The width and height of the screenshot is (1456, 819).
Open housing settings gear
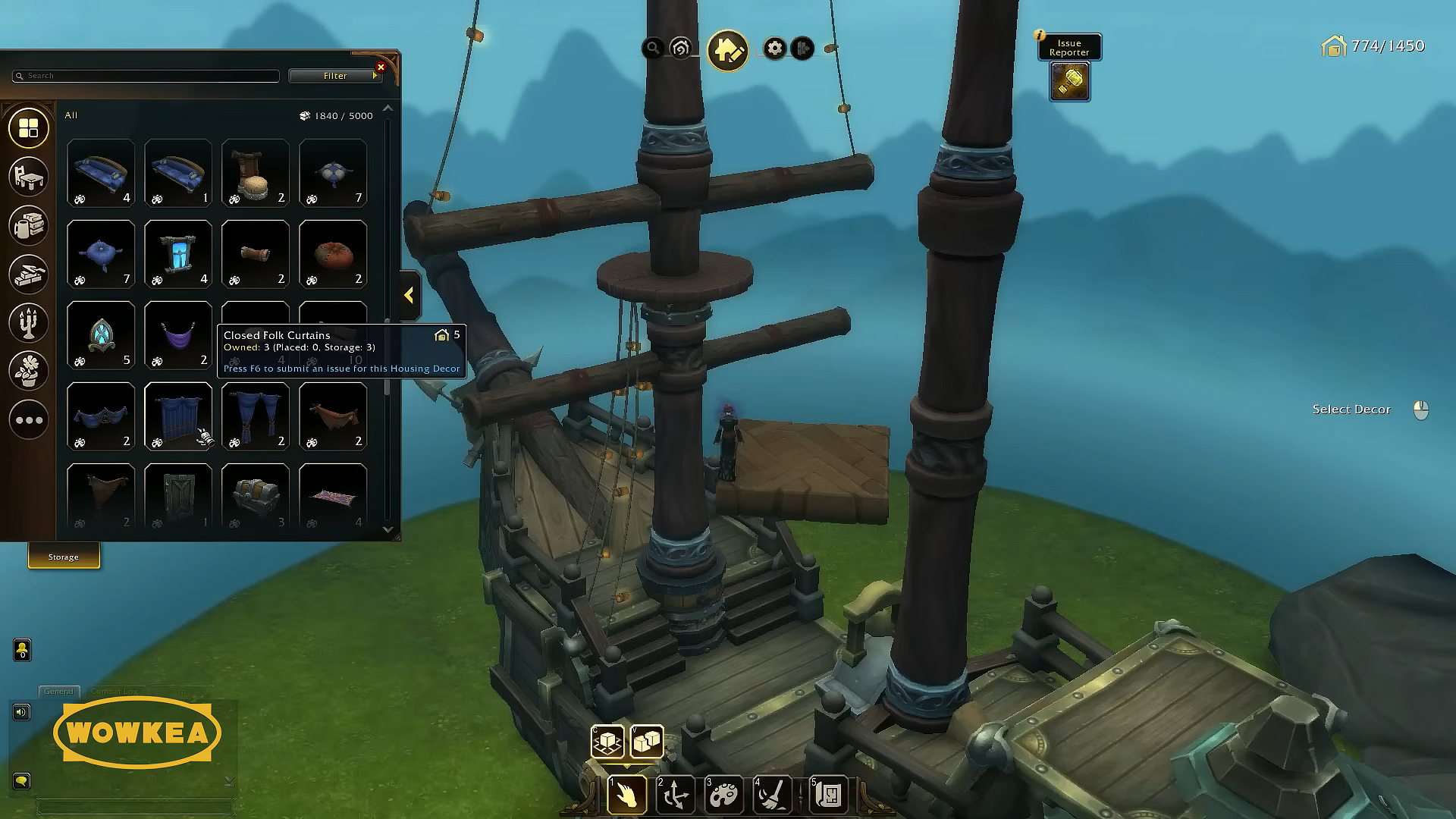click(774, 49)
